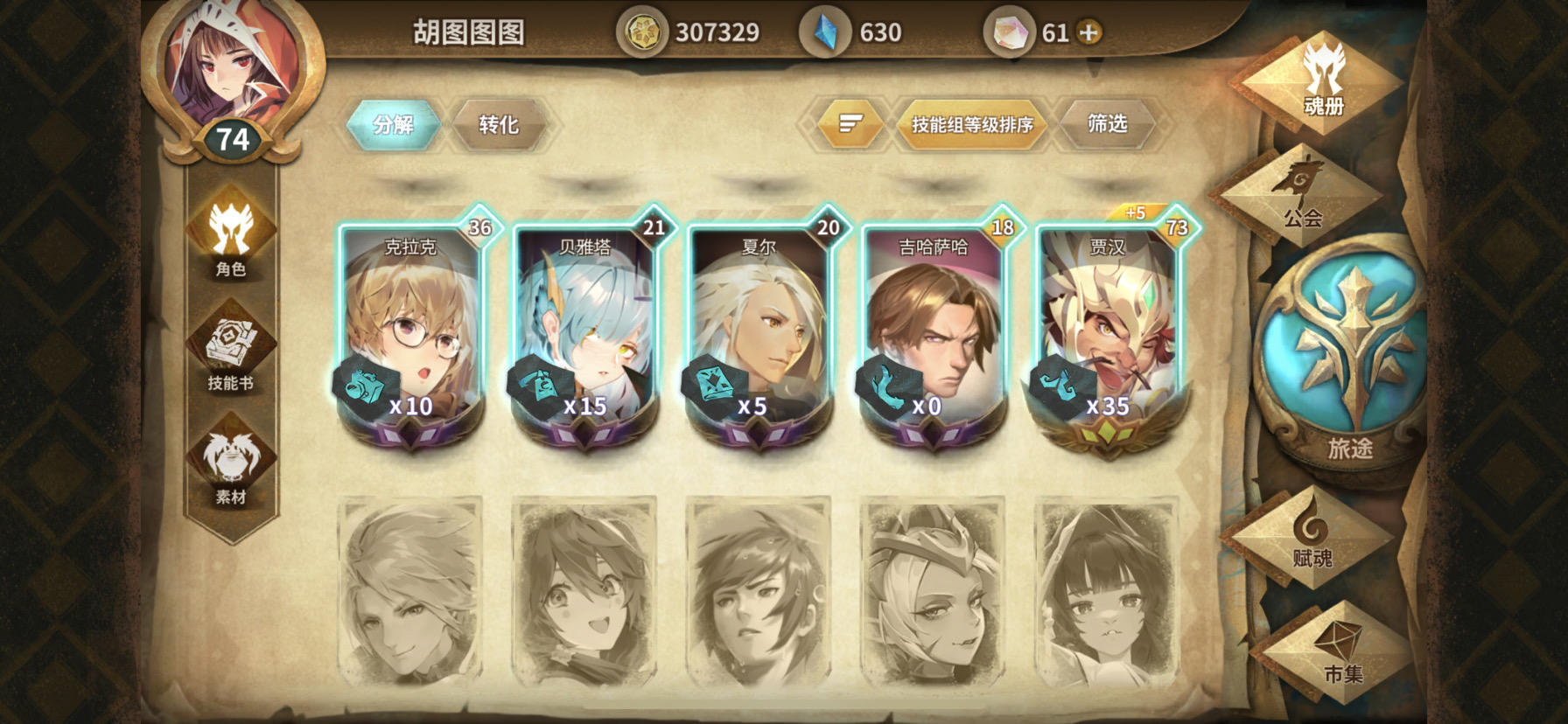Switch to the 转化 convert tab
The image size is (1568, 724).
pyautogui.click(x=500, y=124)
